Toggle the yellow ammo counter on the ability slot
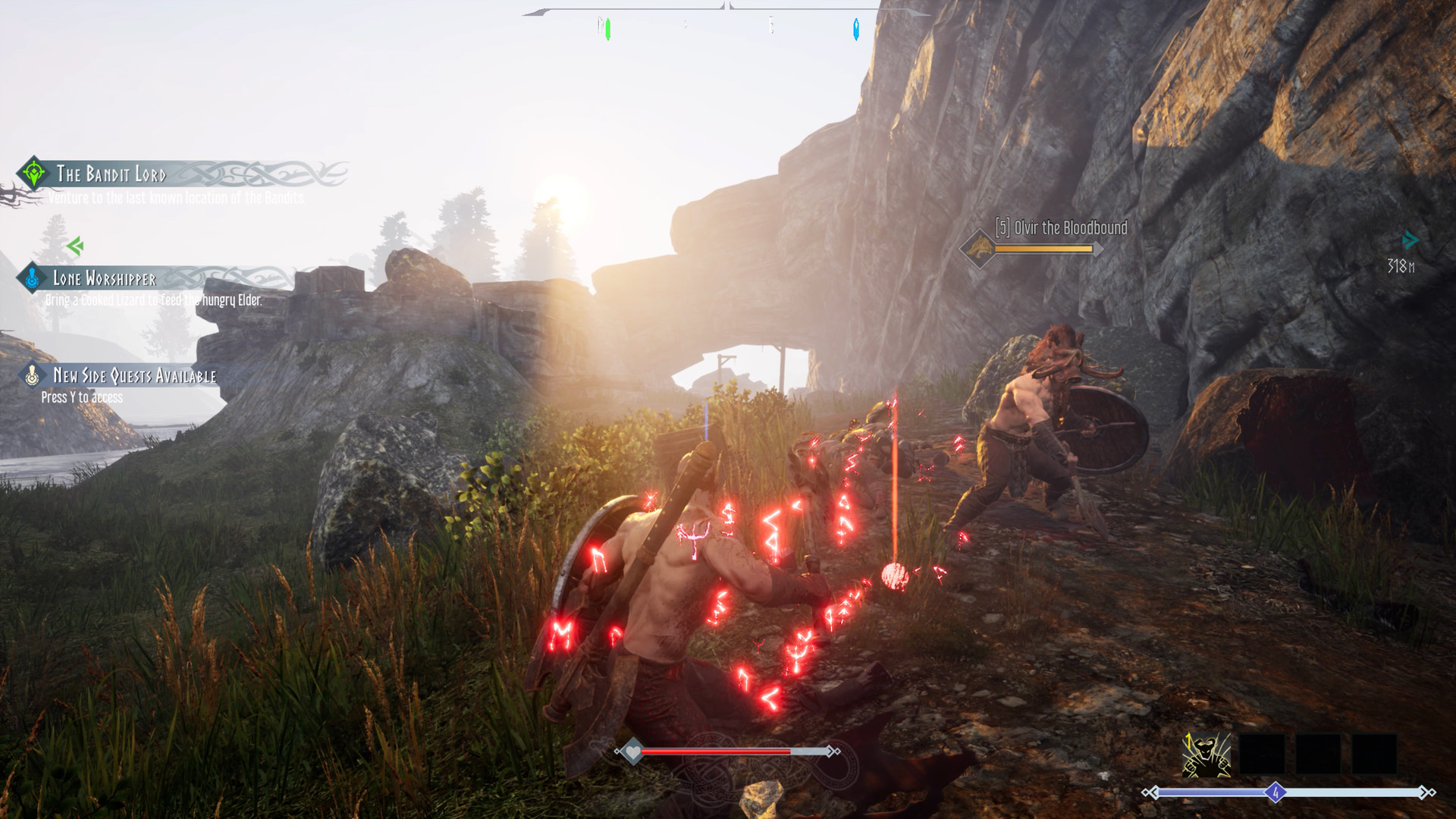This screenshot has width=1456, height=819. click(x=1188, y=743)
